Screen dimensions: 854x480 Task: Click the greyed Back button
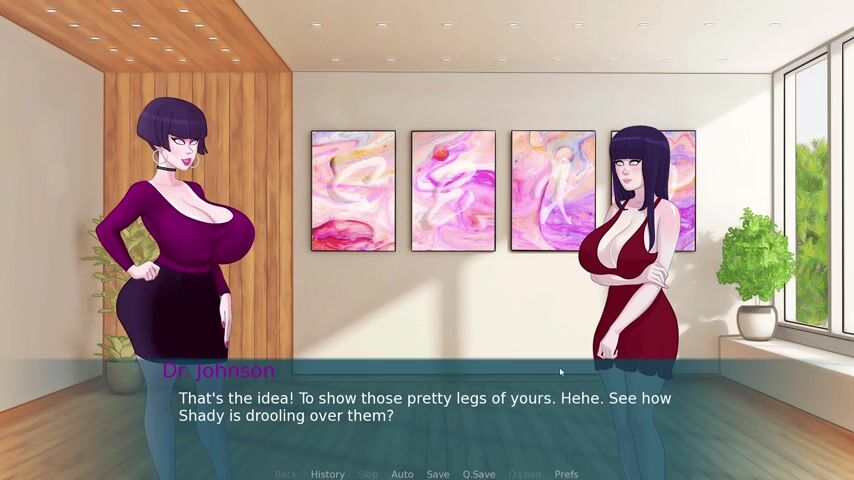pyautogui.click(x=286, y=474)
